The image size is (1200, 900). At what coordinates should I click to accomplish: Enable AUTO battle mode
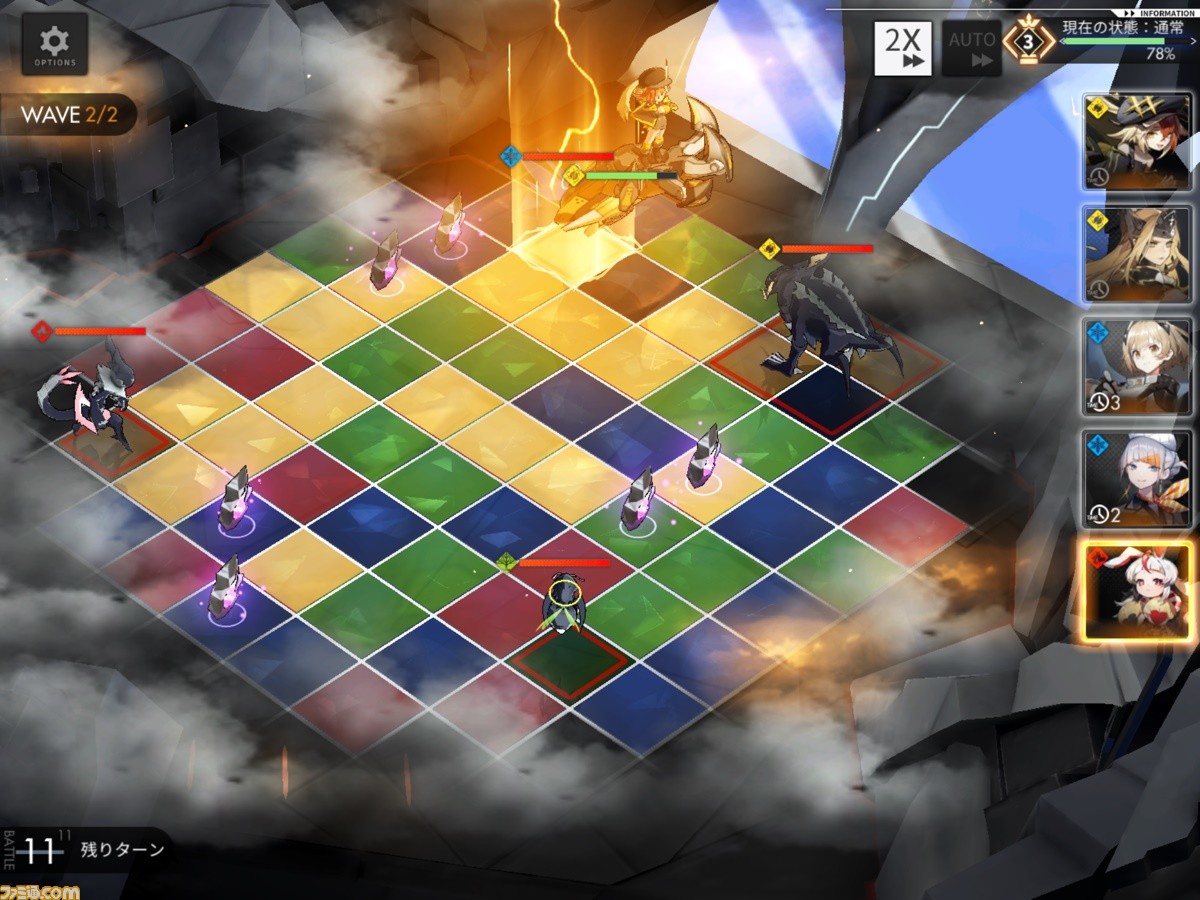tap(971, 48)
